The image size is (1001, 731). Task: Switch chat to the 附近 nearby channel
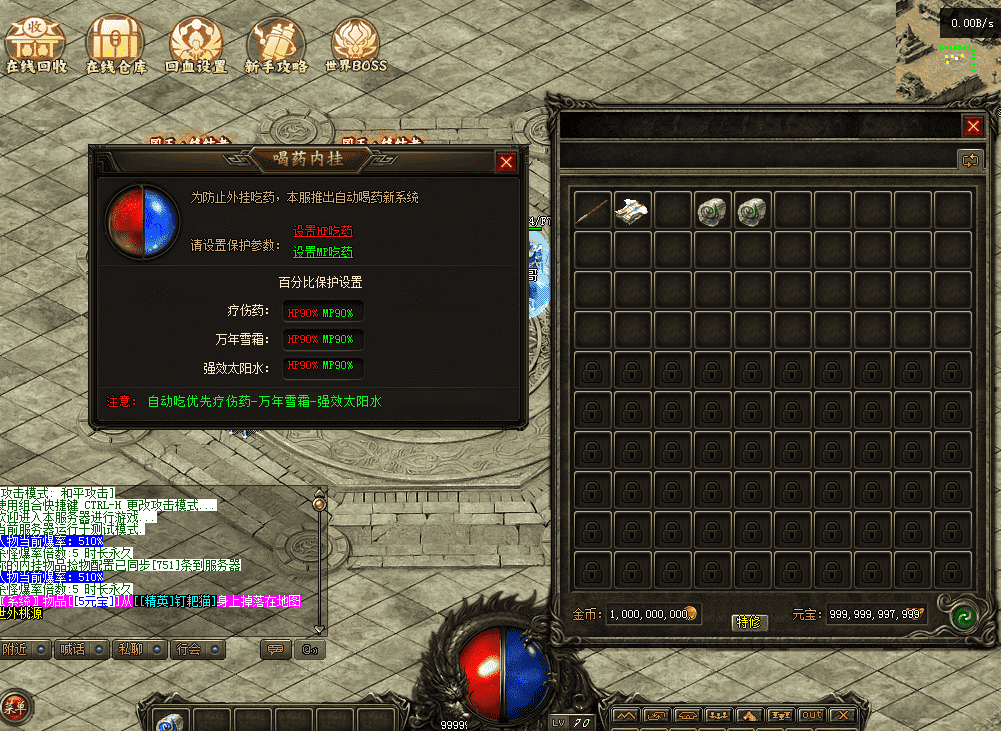pyautogui.click(x=26, y=649)
